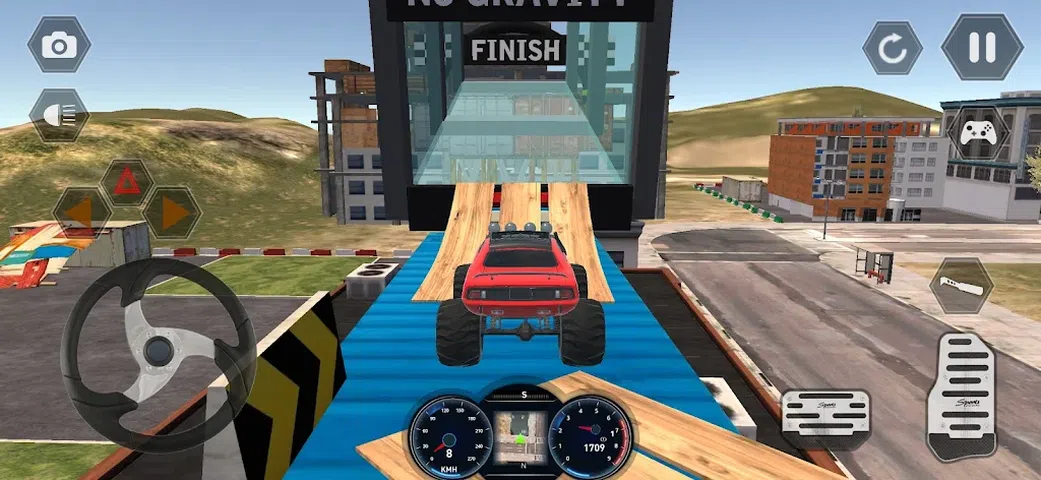The image size is (1041, 480).
Task: Turn on the left turn signal arrow
Action: [82, 212]
